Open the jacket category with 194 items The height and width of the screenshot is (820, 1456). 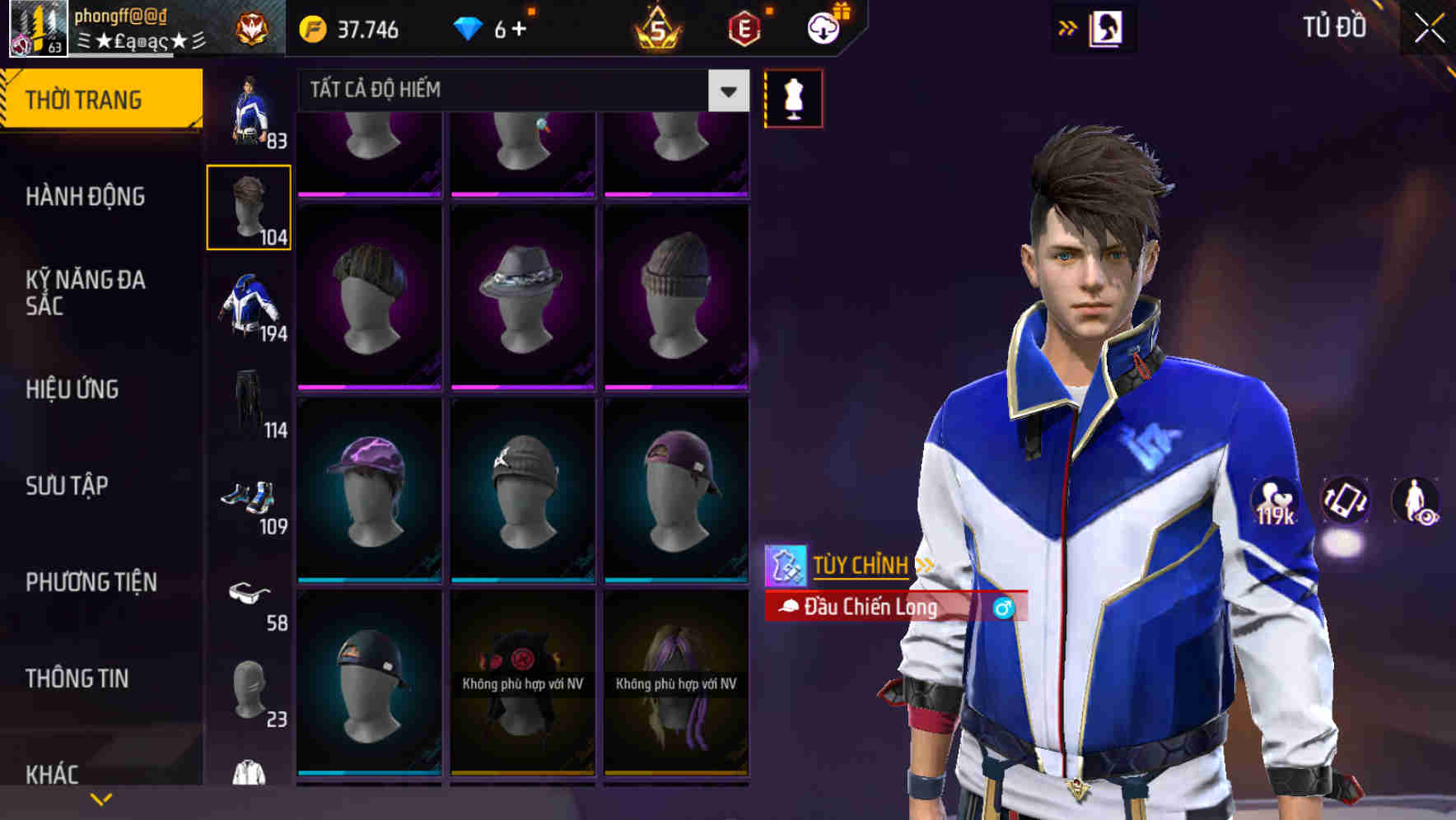pyautogui.click(x=249, y=305)
